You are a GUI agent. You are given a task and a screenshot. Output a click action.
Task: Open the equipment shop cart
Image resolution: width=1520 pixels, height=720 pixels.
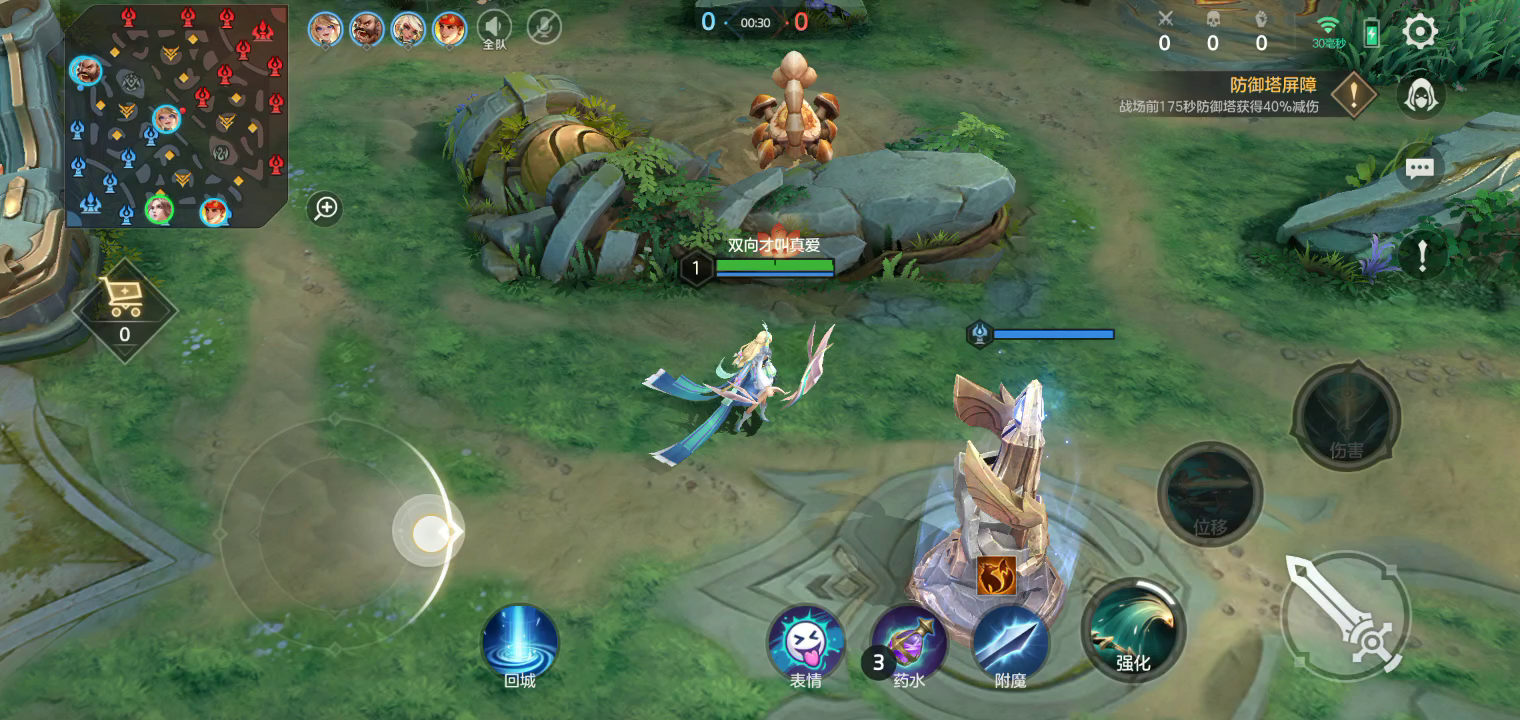125,300
